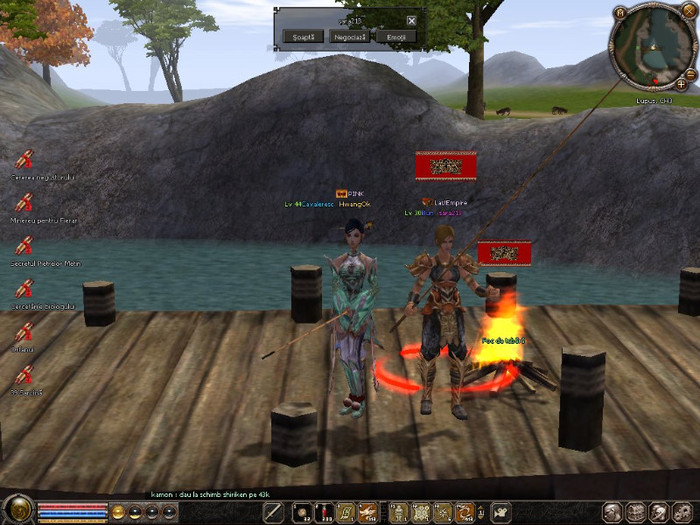Choose the Emoții button
The width and height of the screenshot is (700, 525).
click(x=395, y=36)
